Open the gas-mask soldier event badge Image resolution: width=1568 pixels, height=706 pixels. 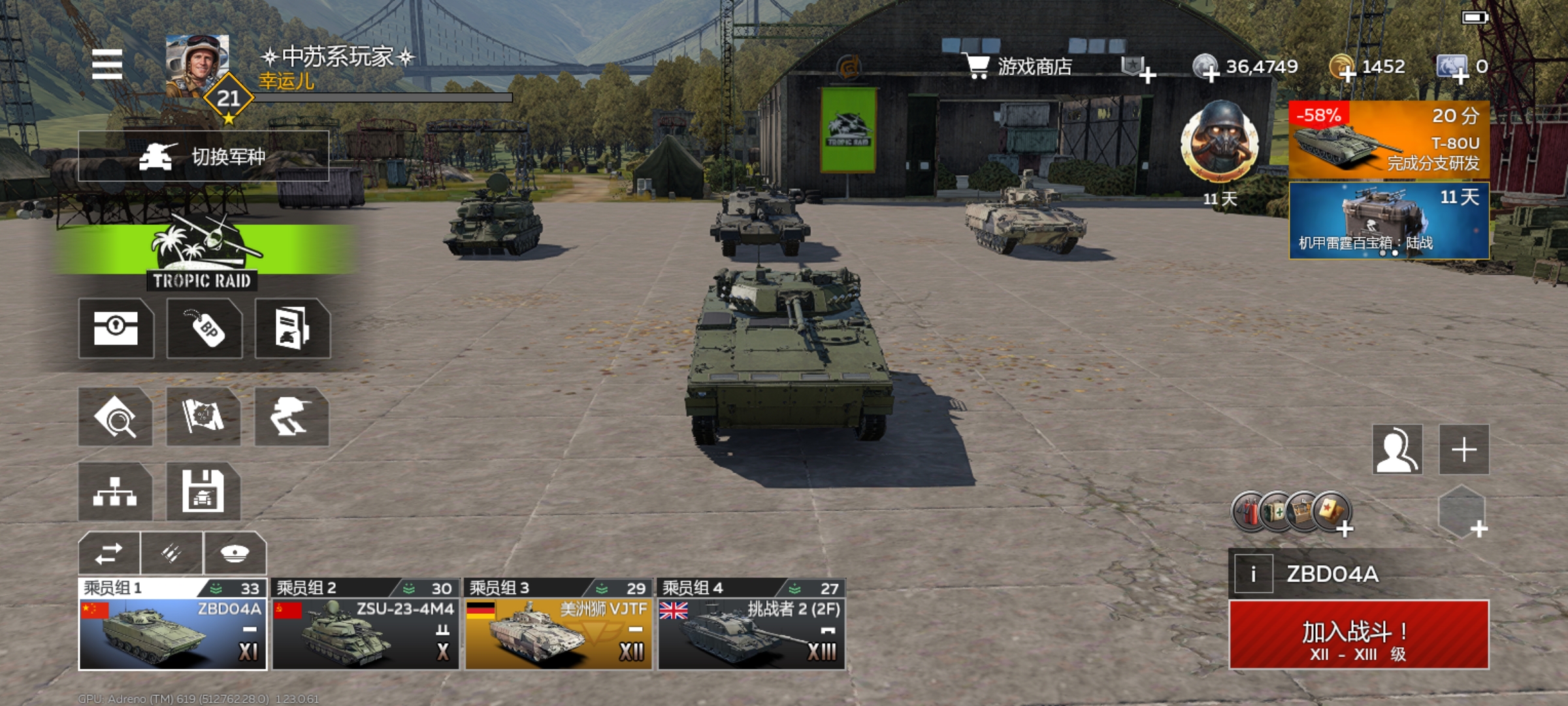[1219, 143]
